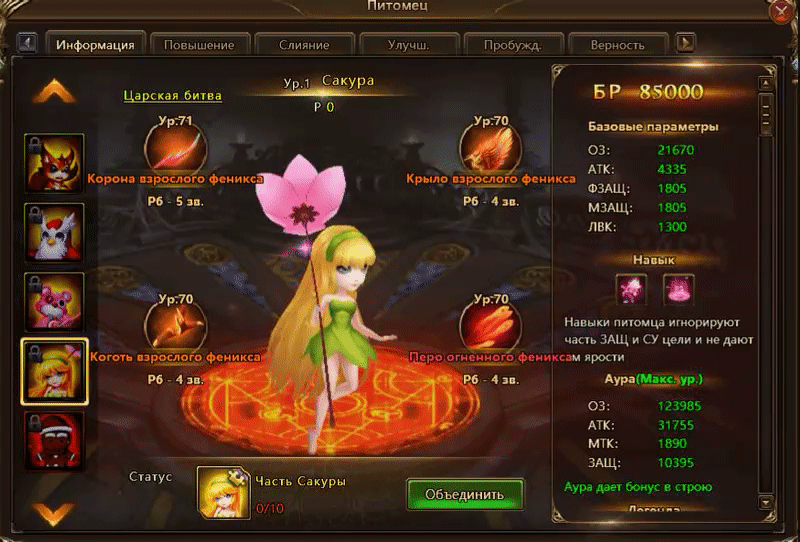The image size is (800, 542).
Task: Select the Слияние tab
Action: click(304, 45)
